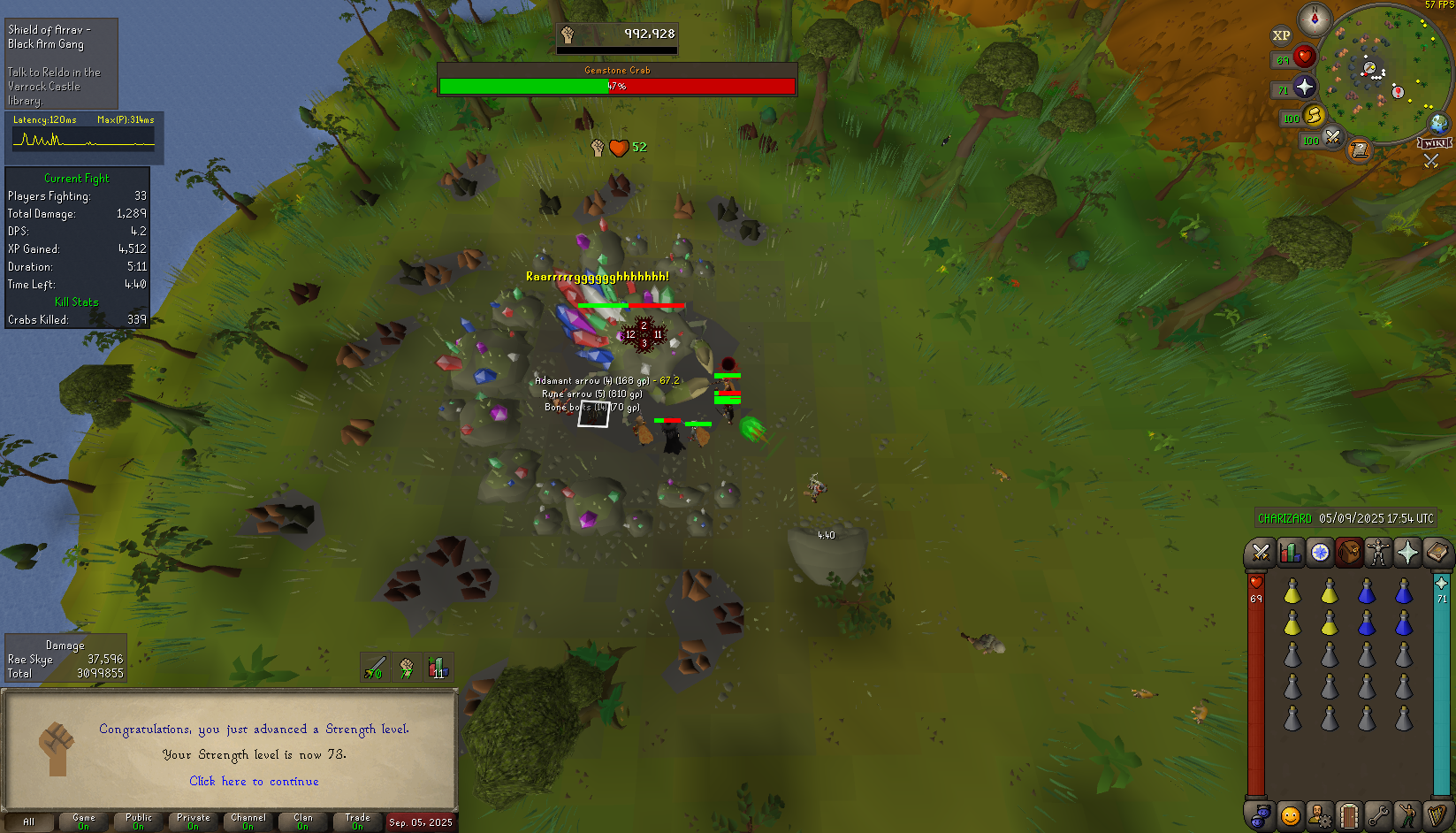Switch to the Skills tab
This screenshot has height=833, width=1456.
click(x=1290, y=553)
